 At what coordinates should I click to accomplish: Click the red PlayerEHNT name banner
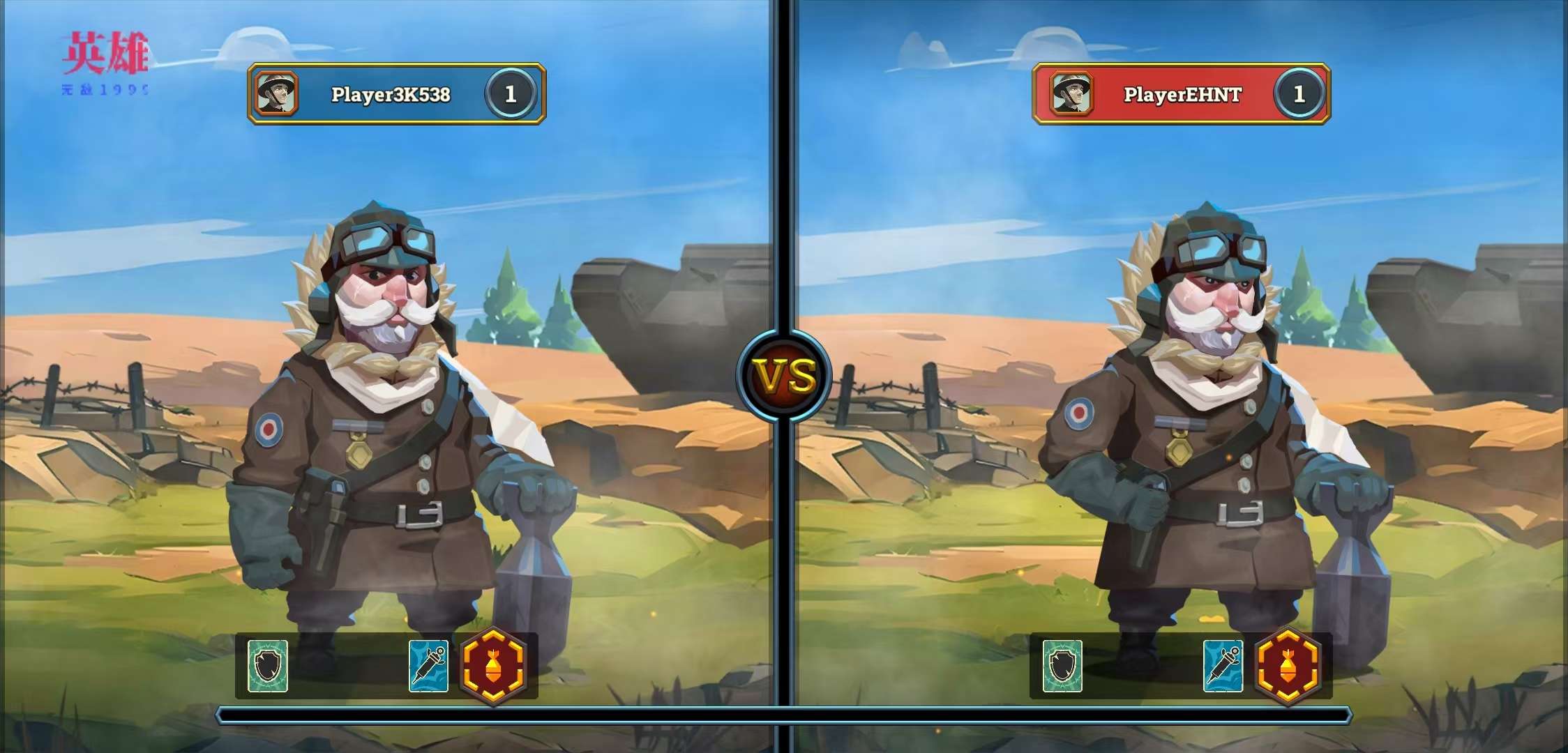point(1182,94)
